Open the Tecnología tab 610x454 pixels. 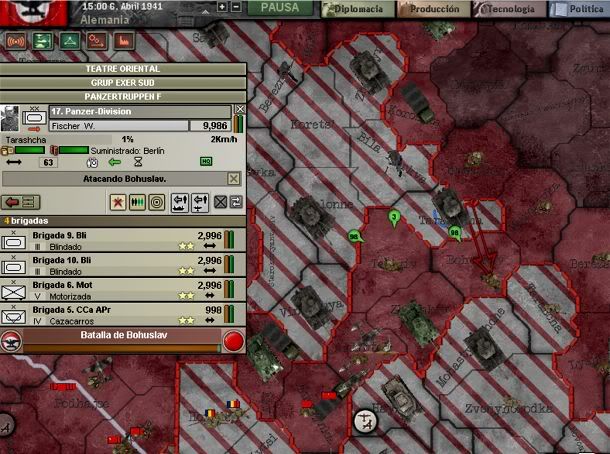509,9
